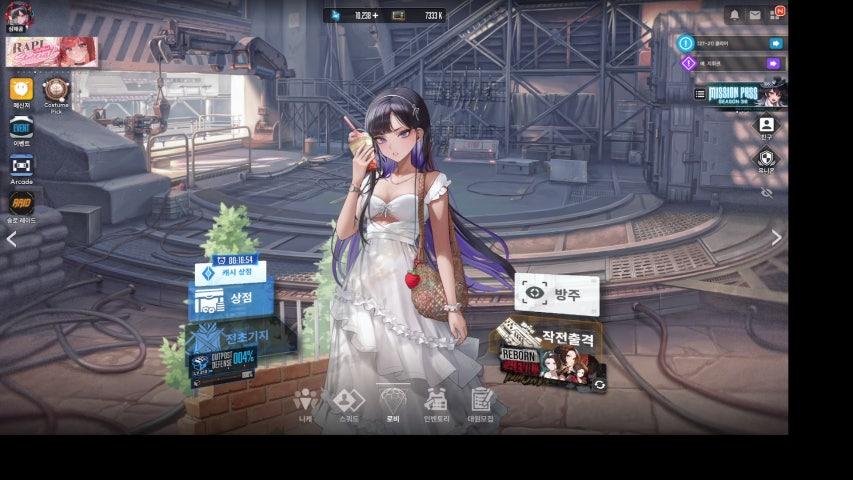Show the next lobby page arrow
The height and width of the screenshot is (480, 853).
point(776,238)
